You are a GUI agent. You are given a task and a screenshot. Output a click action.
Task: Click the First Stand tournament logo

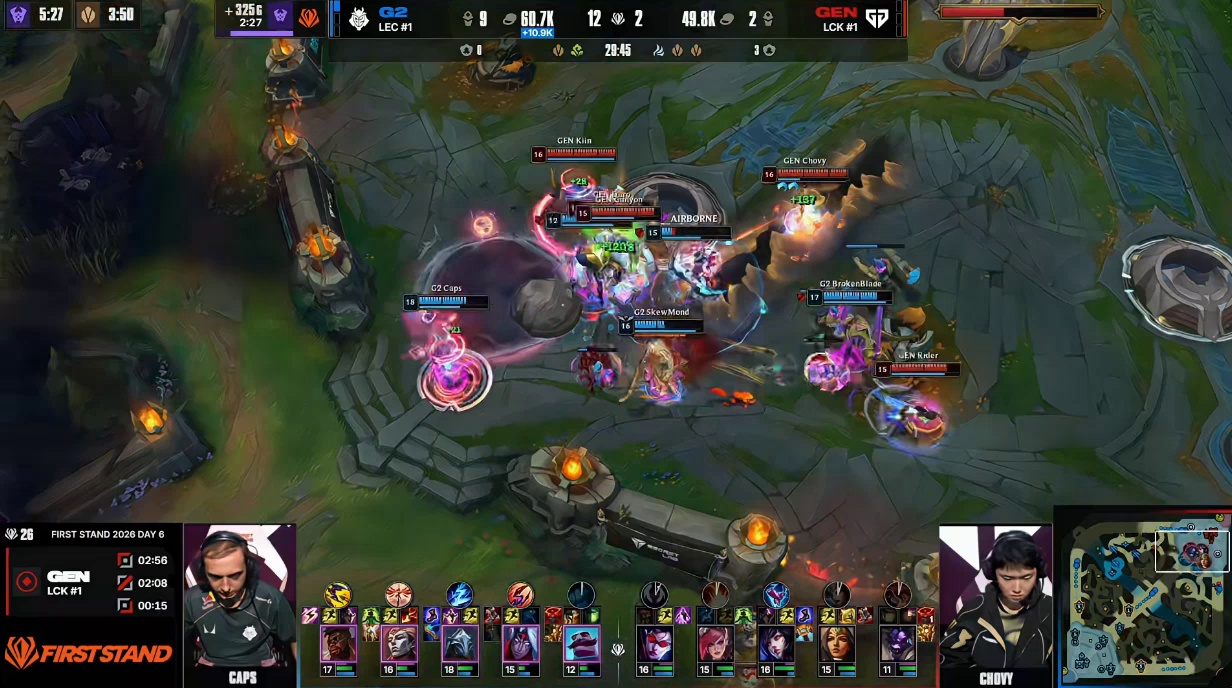pyautogui.click(x=88, y=654)
